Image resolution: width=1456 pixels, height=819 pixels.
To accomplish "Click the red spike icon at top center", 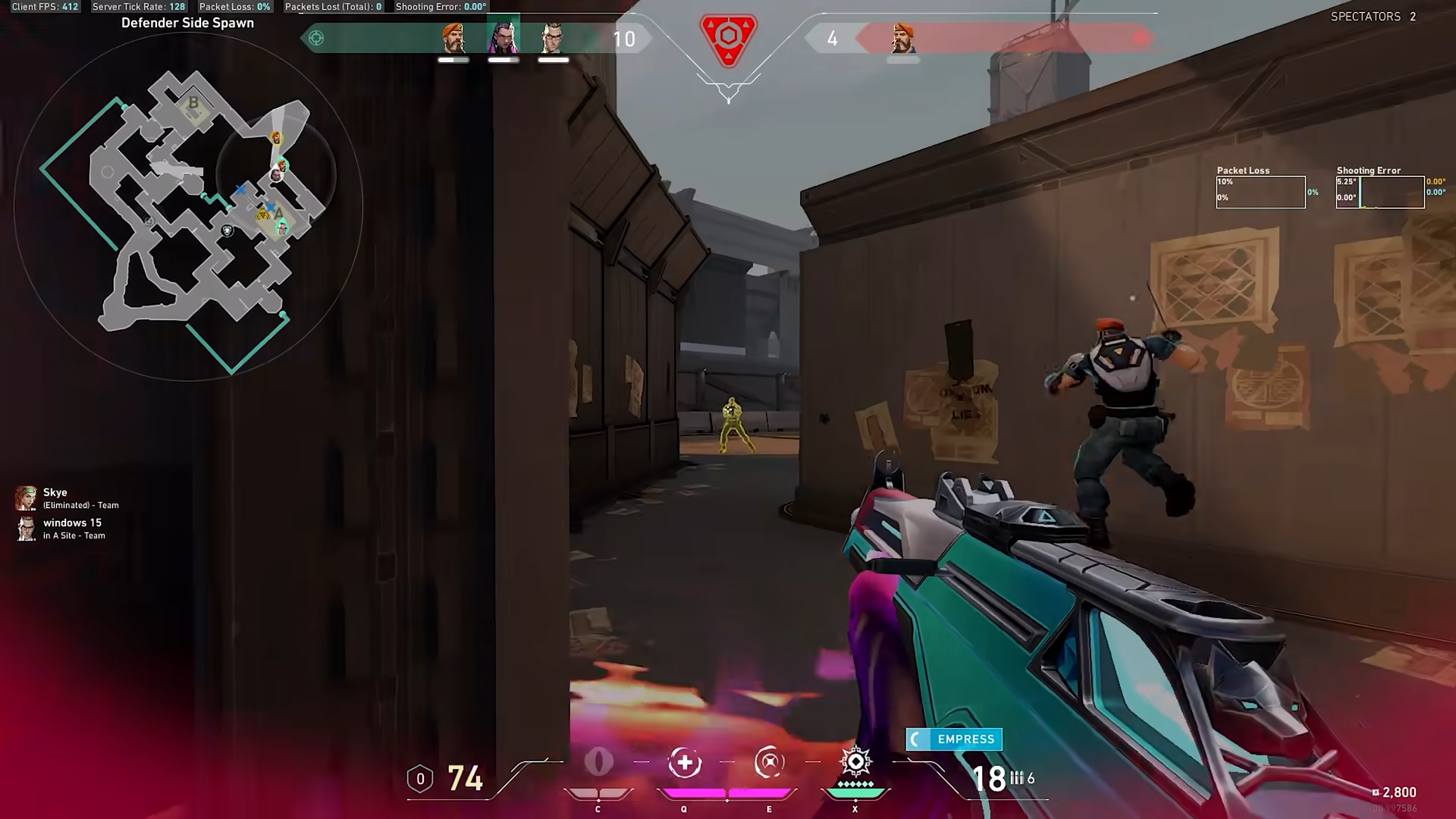I will pos(728,38).
